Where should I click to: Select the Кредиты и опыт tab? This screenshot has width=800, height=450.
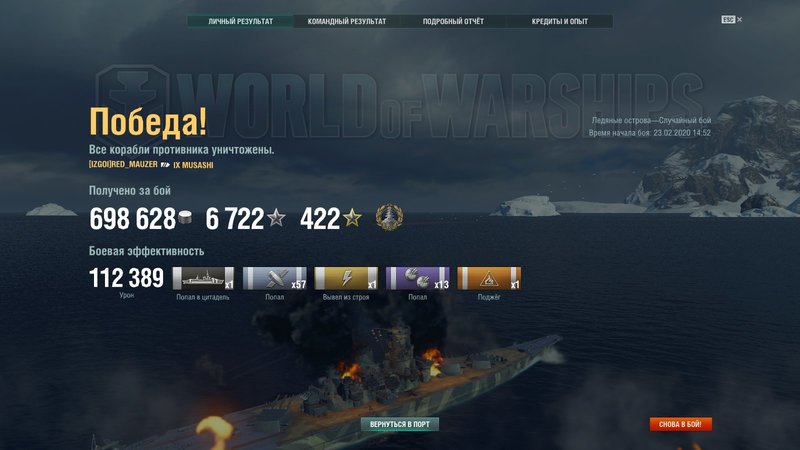560,21
